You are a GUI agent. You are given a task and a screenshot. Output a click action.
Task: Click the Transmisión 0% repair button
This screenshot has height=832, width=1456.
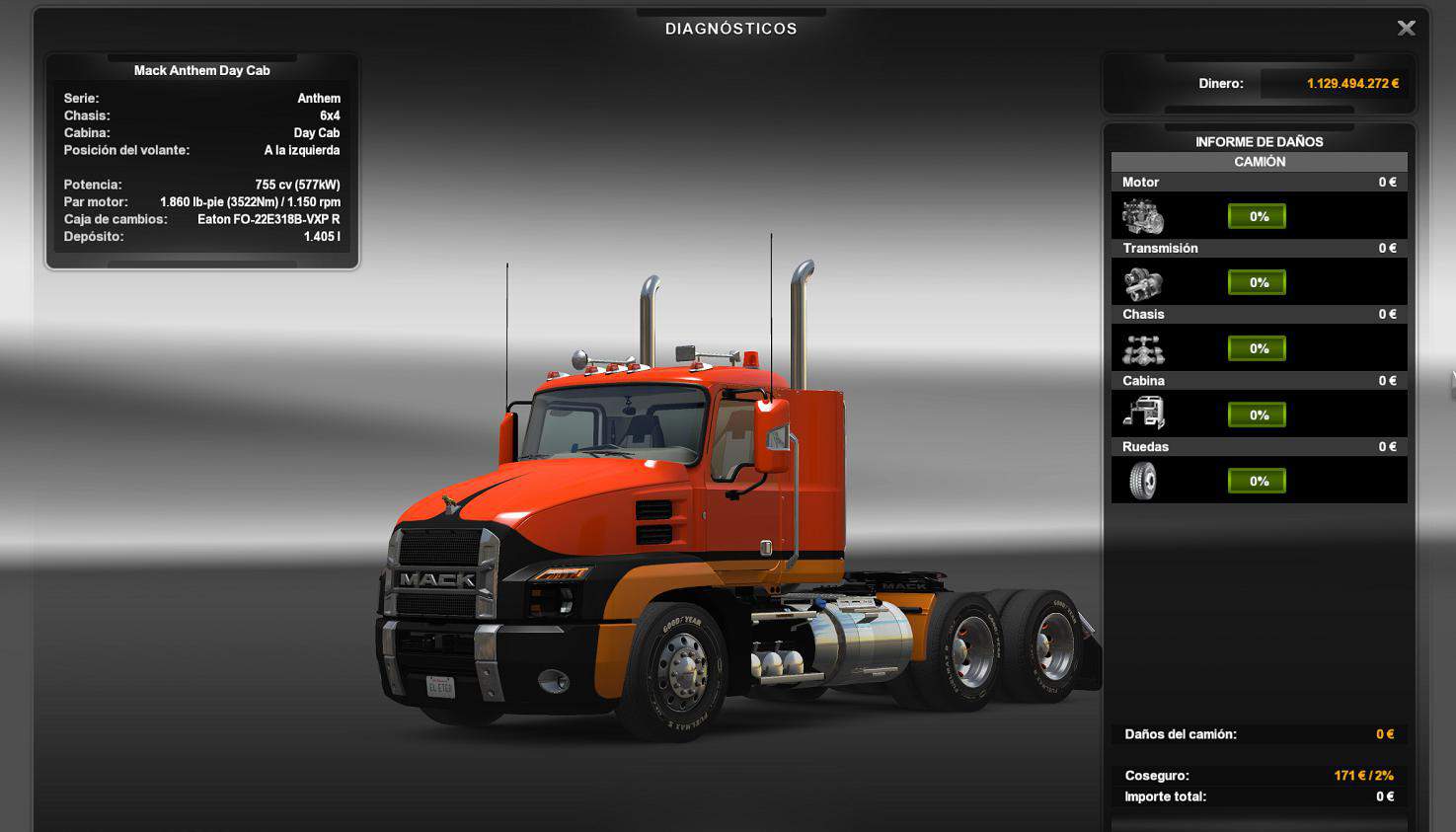[1257, 282]
